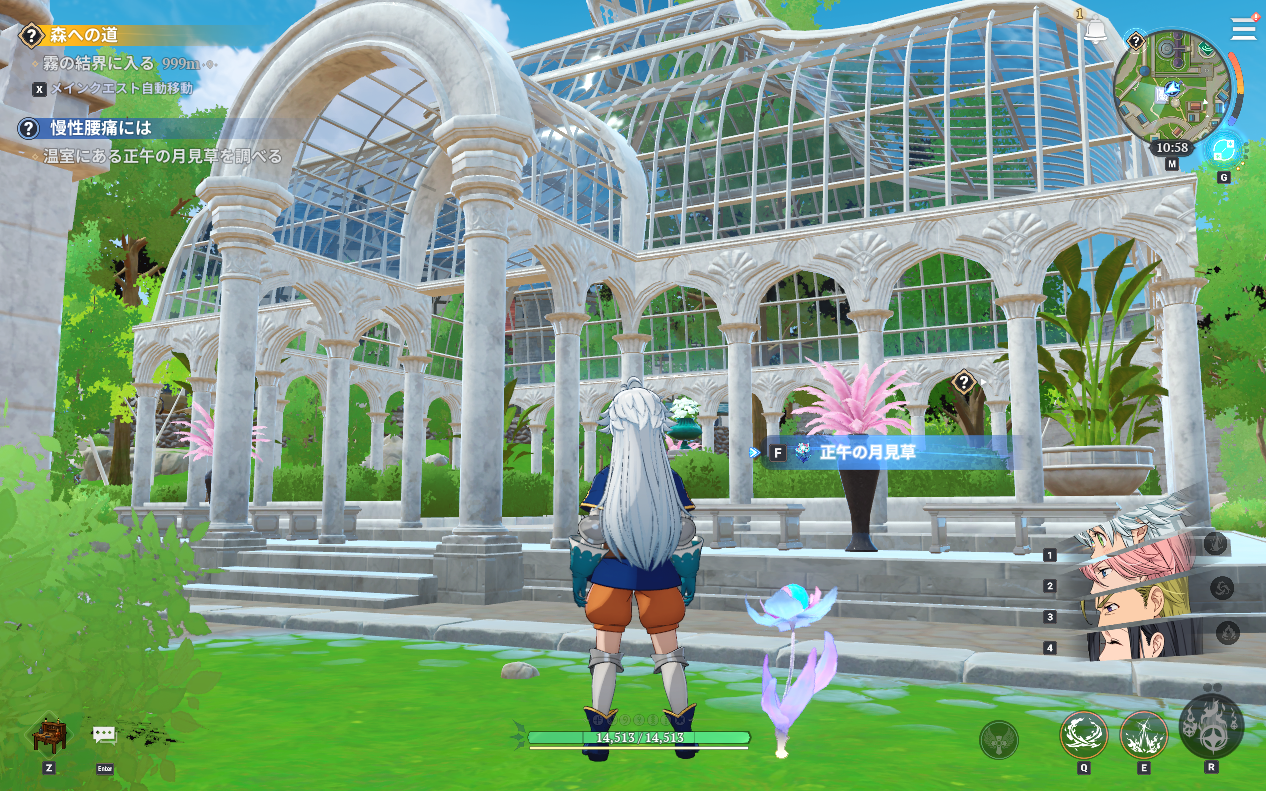Activate the winged cross skill
1266x791 pixels.
[x=998, y=739]
